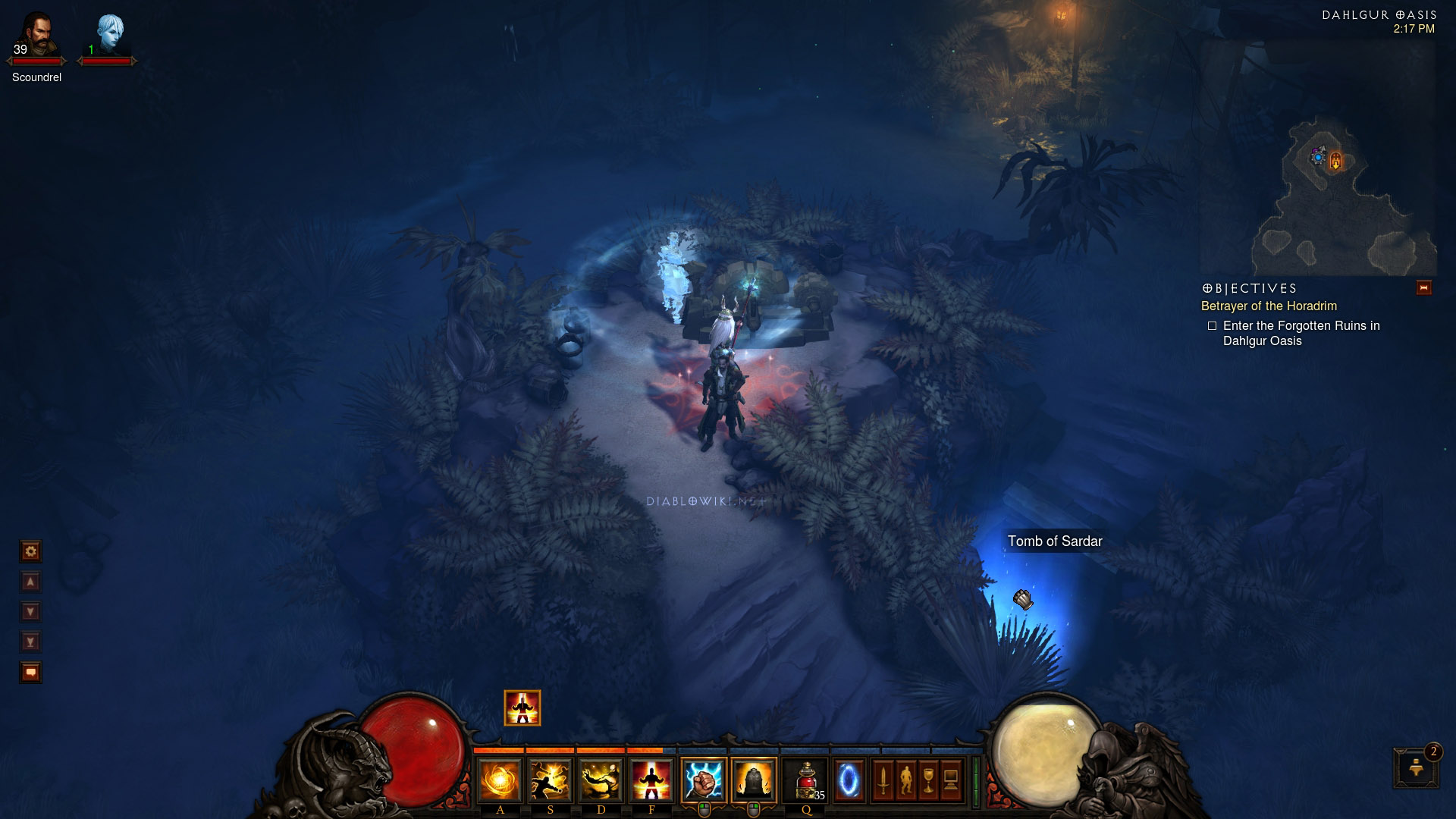Screen dimensions: 1456x819
Task: Select the lightning fist skill
Action: 703,780
